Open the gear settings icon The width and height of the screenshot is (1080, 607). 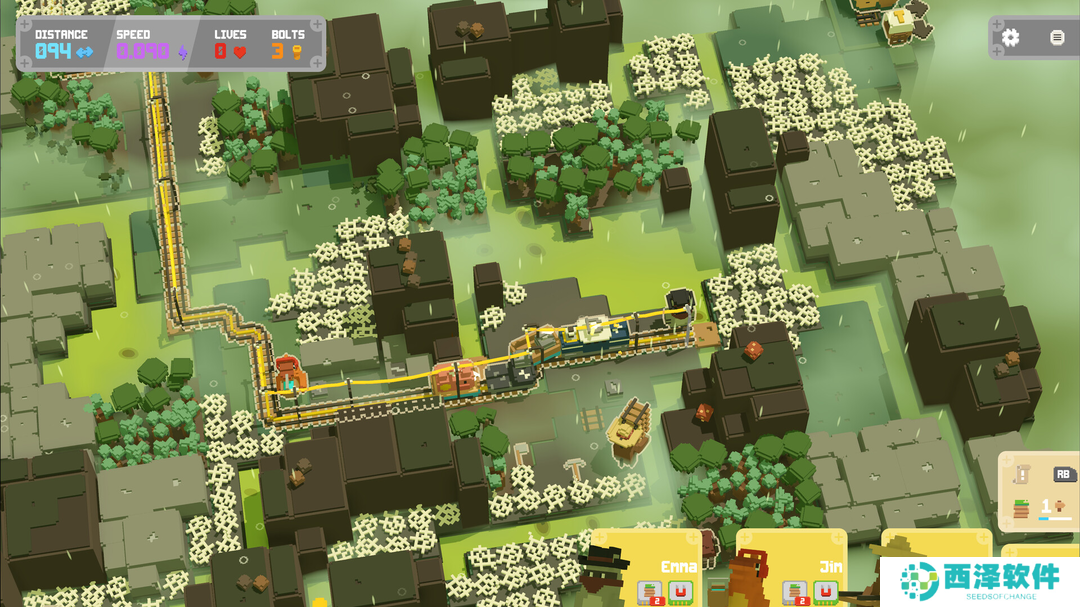coord(1011,38)
